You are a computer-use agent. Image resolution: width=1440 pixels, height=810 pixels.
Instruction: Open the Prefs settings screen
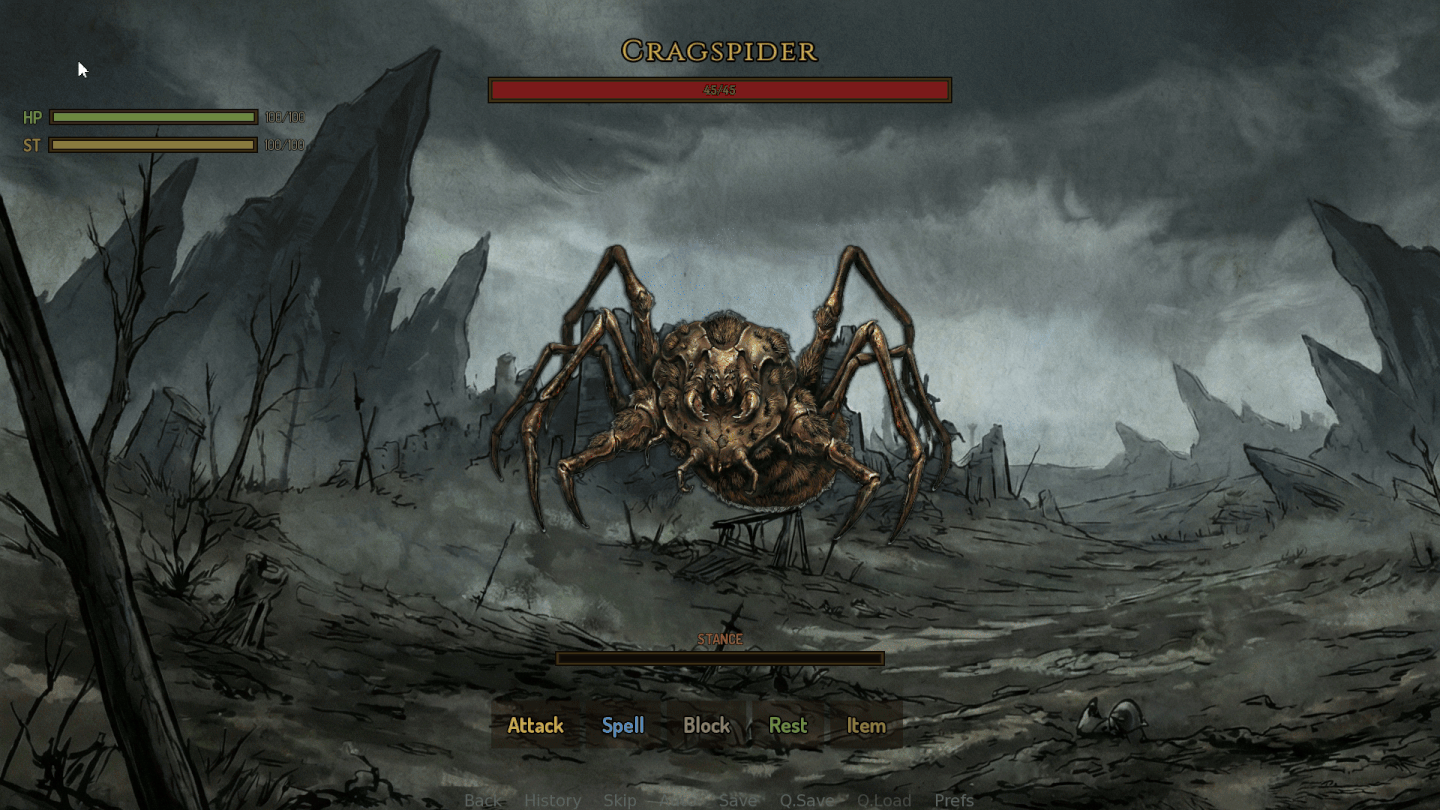(954, 800)
